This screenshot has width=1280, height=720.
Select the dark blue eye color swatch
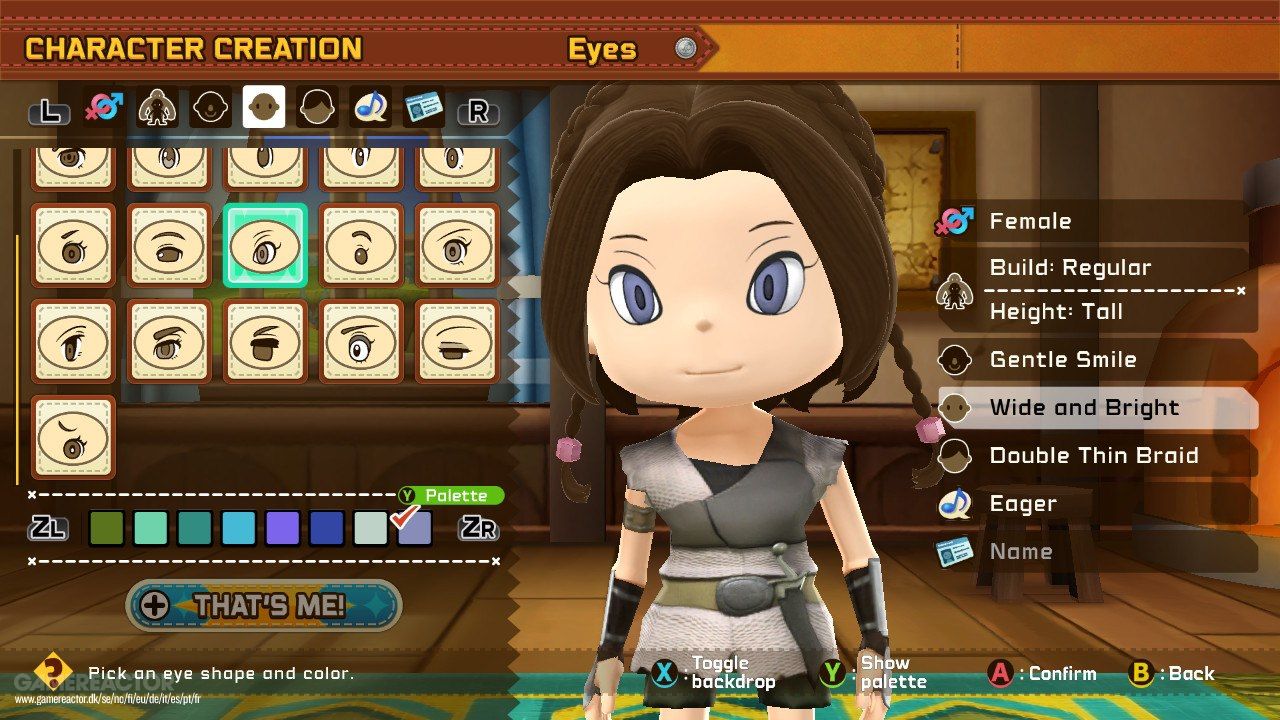(326, 528)
